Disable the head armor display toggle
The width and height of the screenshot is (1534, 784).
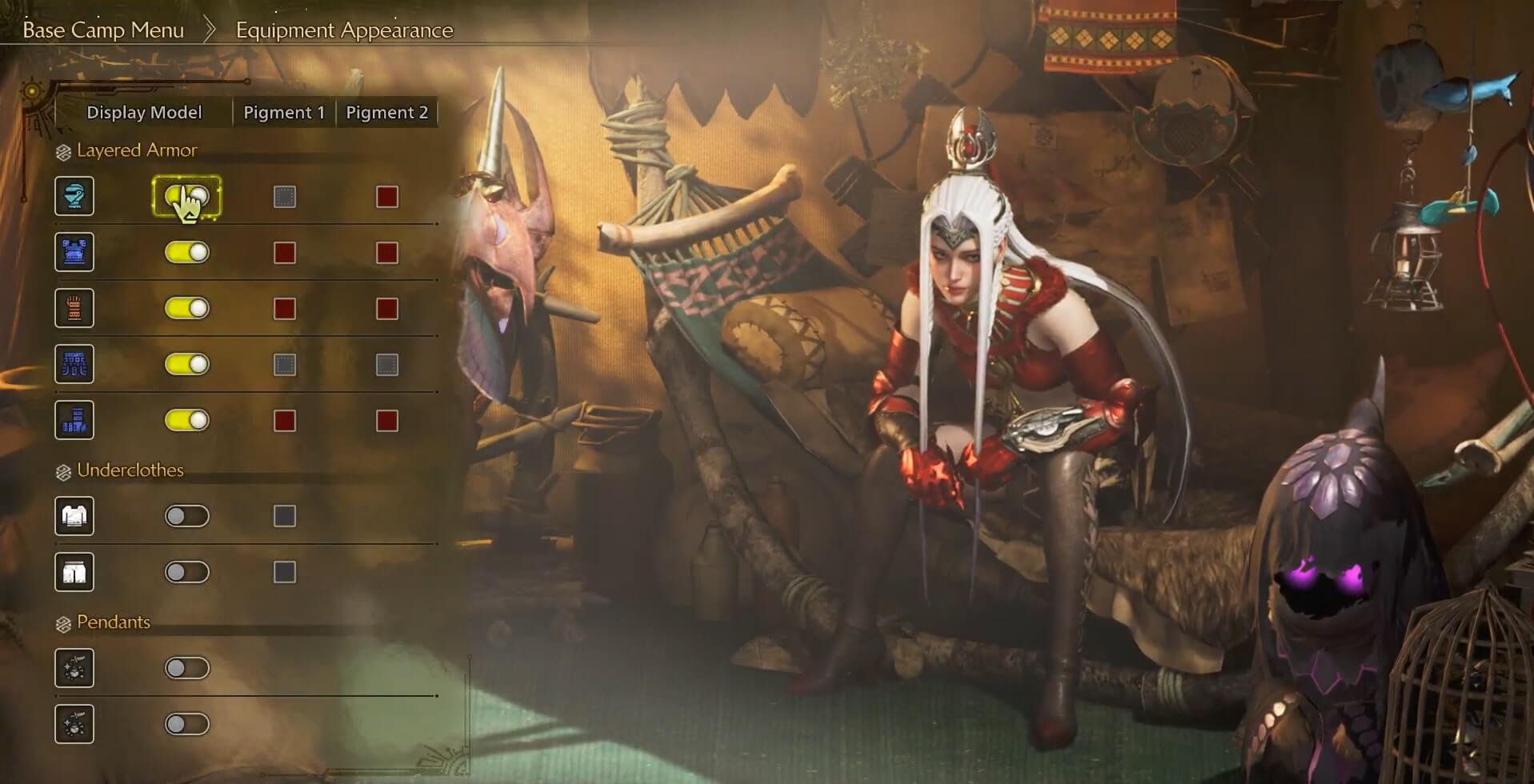tap(187, 196)
